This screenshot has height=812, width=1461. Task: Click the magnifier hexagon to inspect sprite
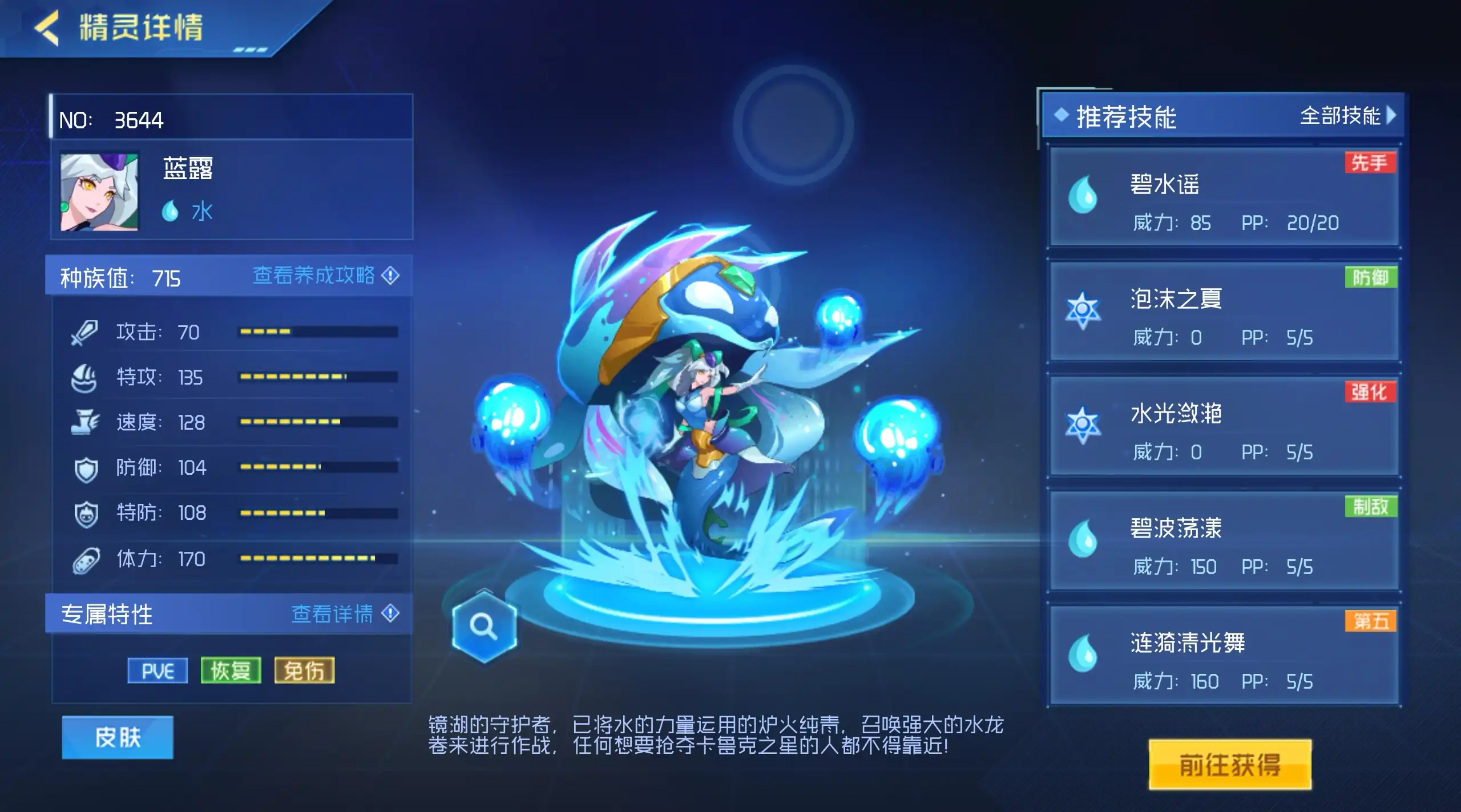point(484,627)
